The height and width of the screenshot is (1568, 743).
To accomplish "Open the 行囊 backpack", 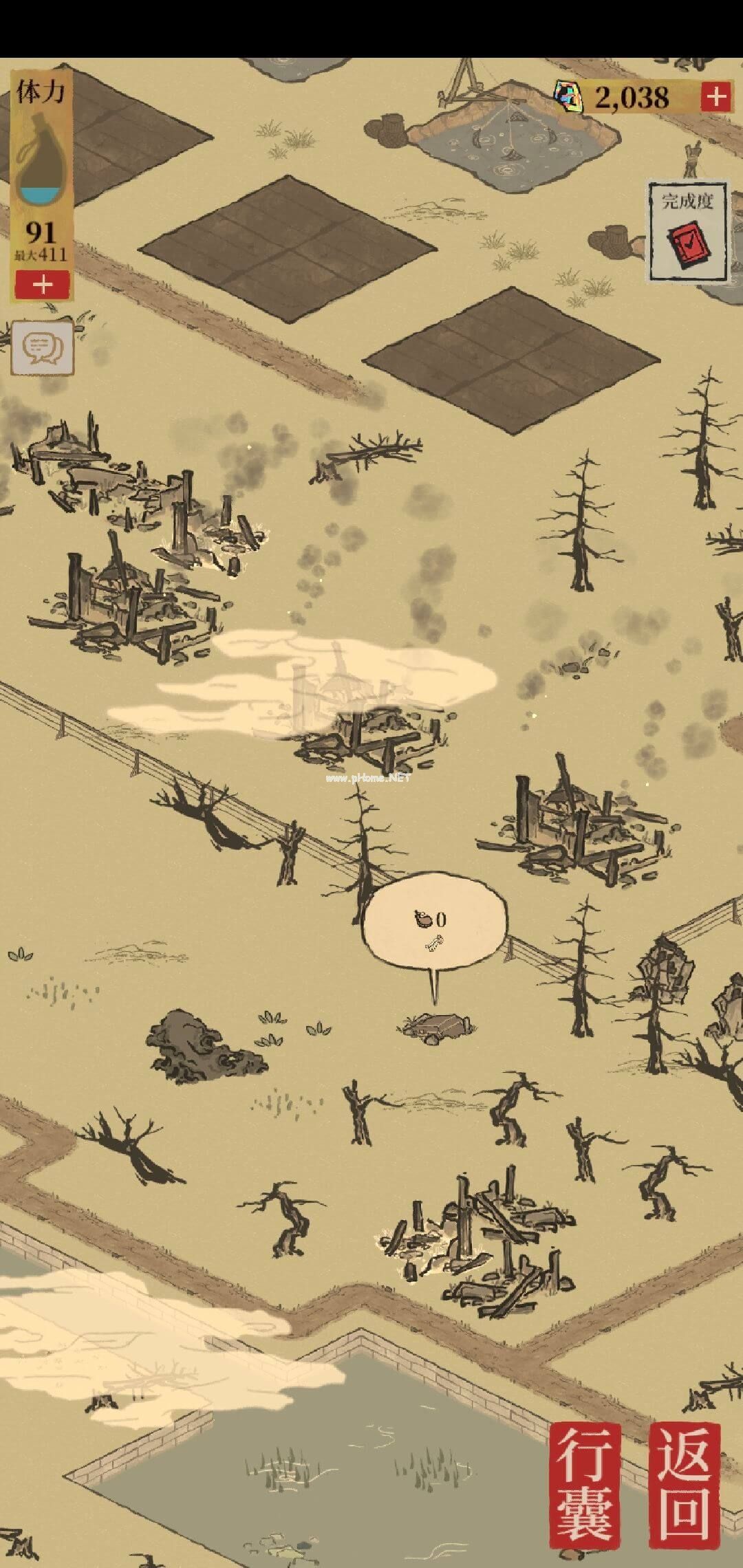I will pyautogui.click(x=586, y=1481).
